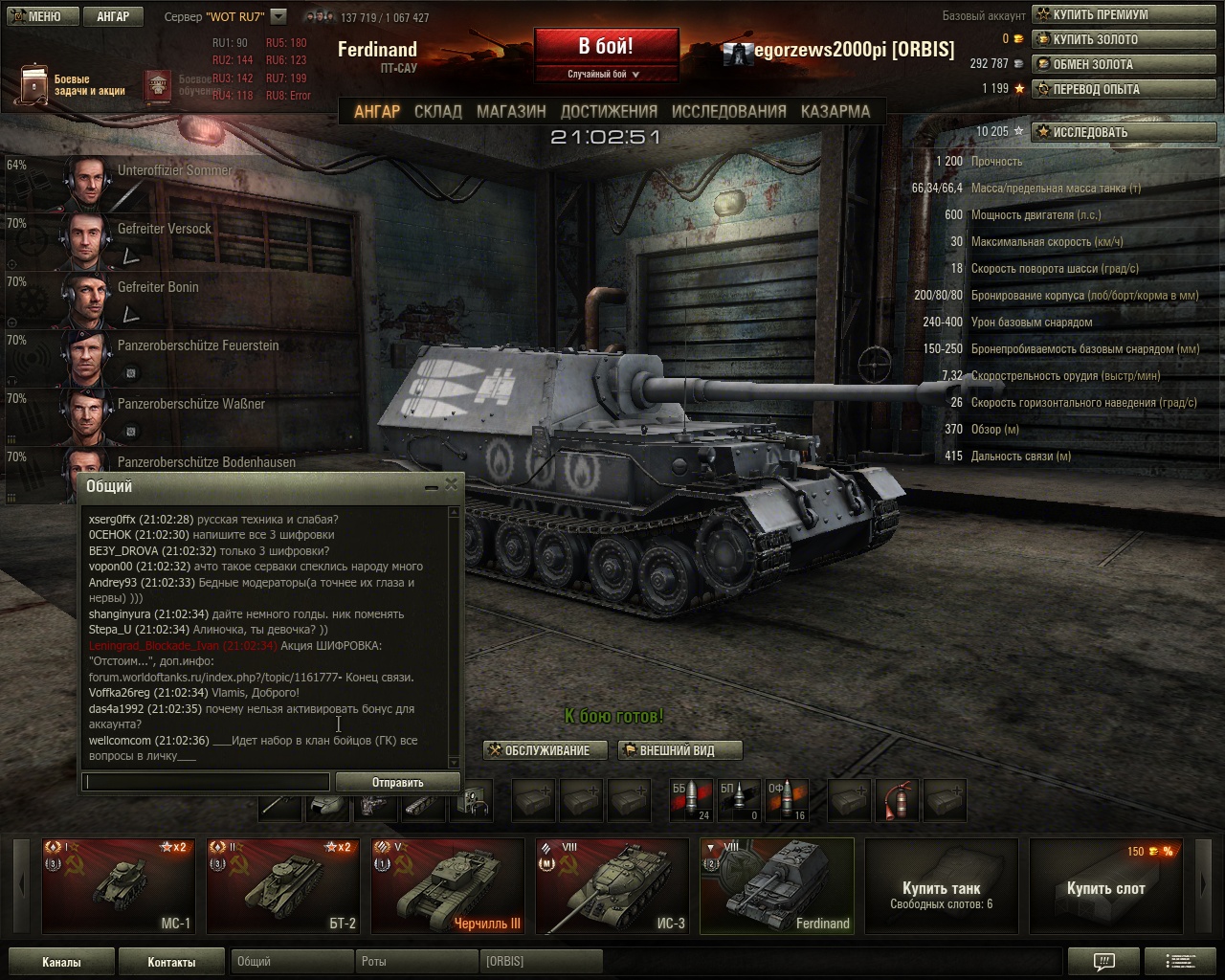Open ОБСЛУЖИВАНИЕ for the Ferdinand
Screen dimensions: 1225x980
point(546,750)
